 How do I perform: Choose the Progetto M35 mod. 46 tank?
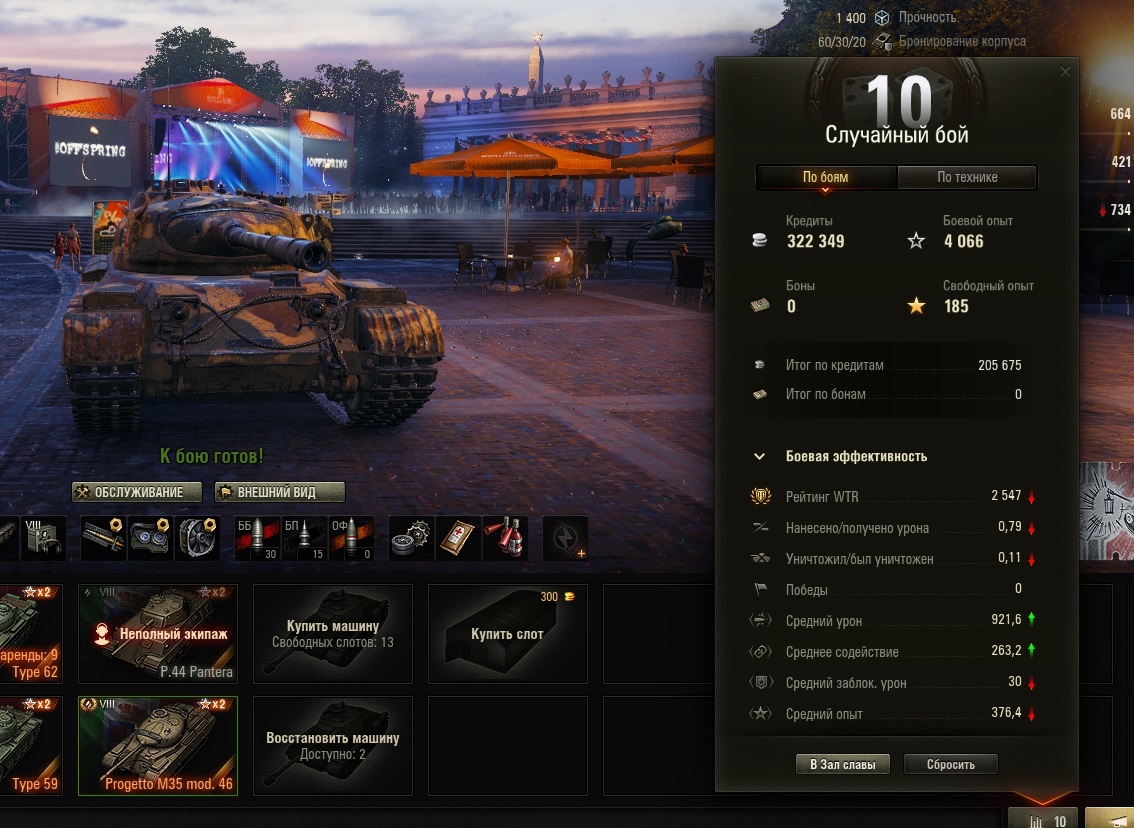[x=158, y=745]
